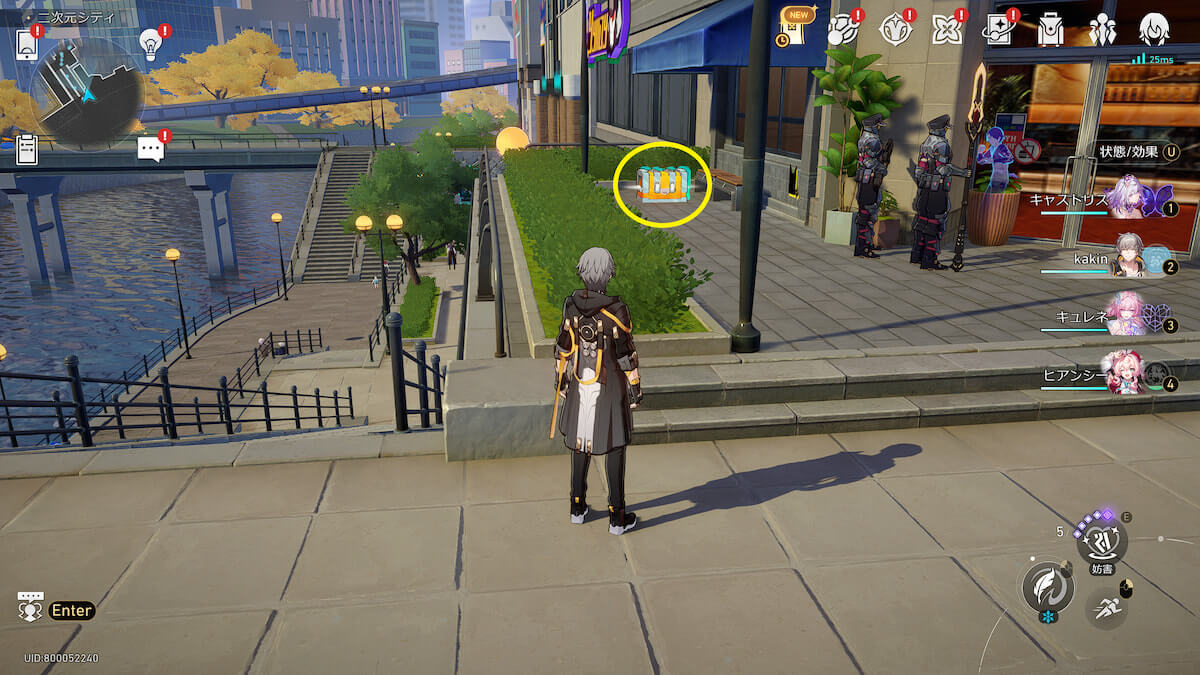Open the clipboard mission log icon
Viewport: 1200px width, 675px height.
point(27,149)
